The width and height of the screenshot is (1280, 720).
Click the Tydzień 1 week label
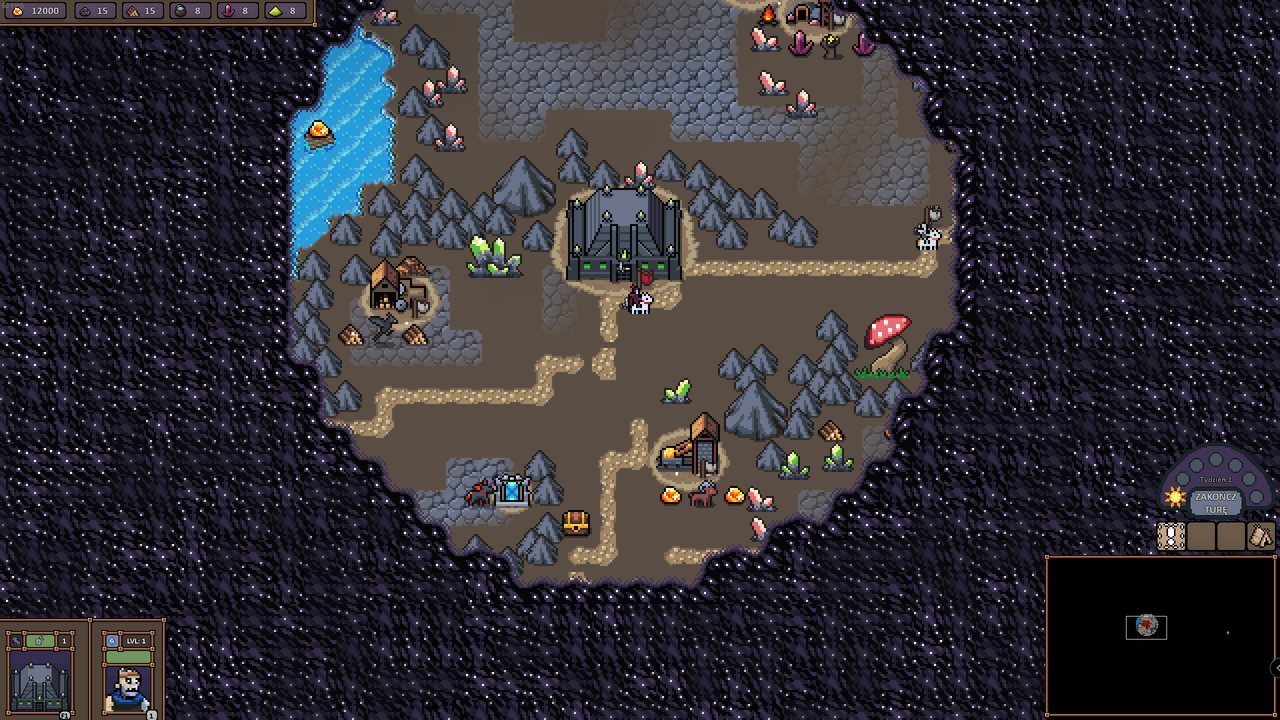(1215, 479)
